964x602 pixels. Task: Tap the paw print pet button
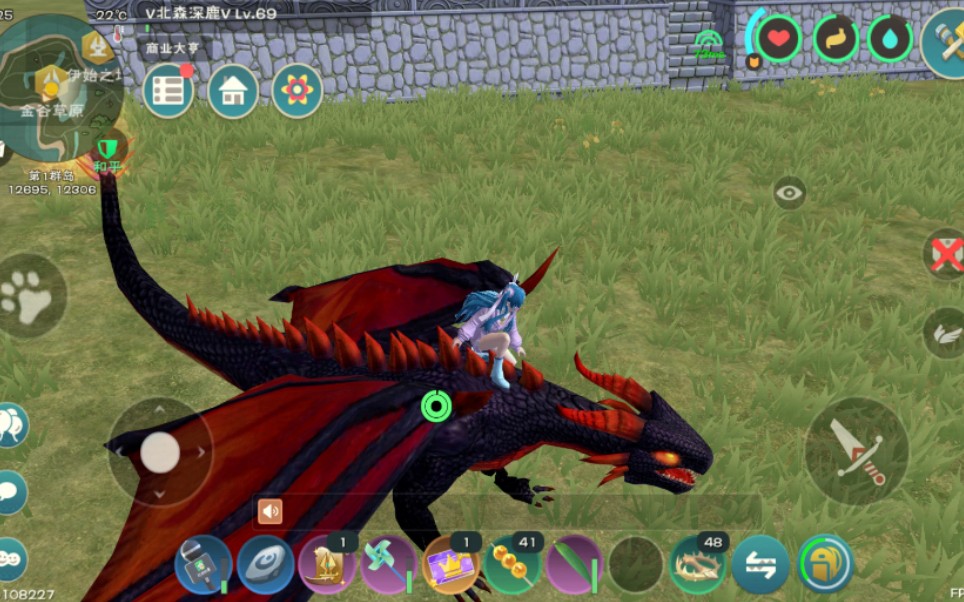click(x=30, y=296)
